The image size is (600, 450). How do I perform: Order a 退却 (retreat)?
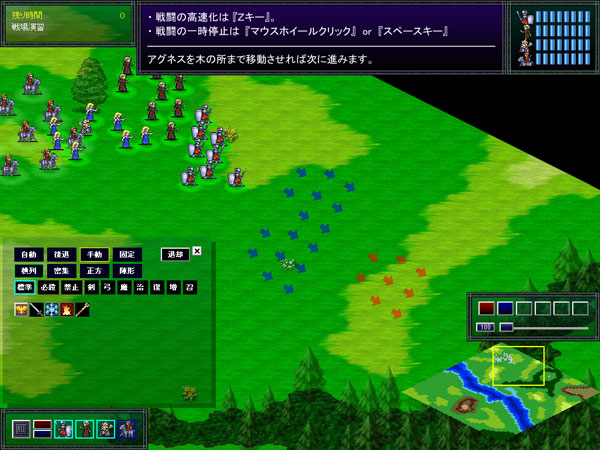174,254
